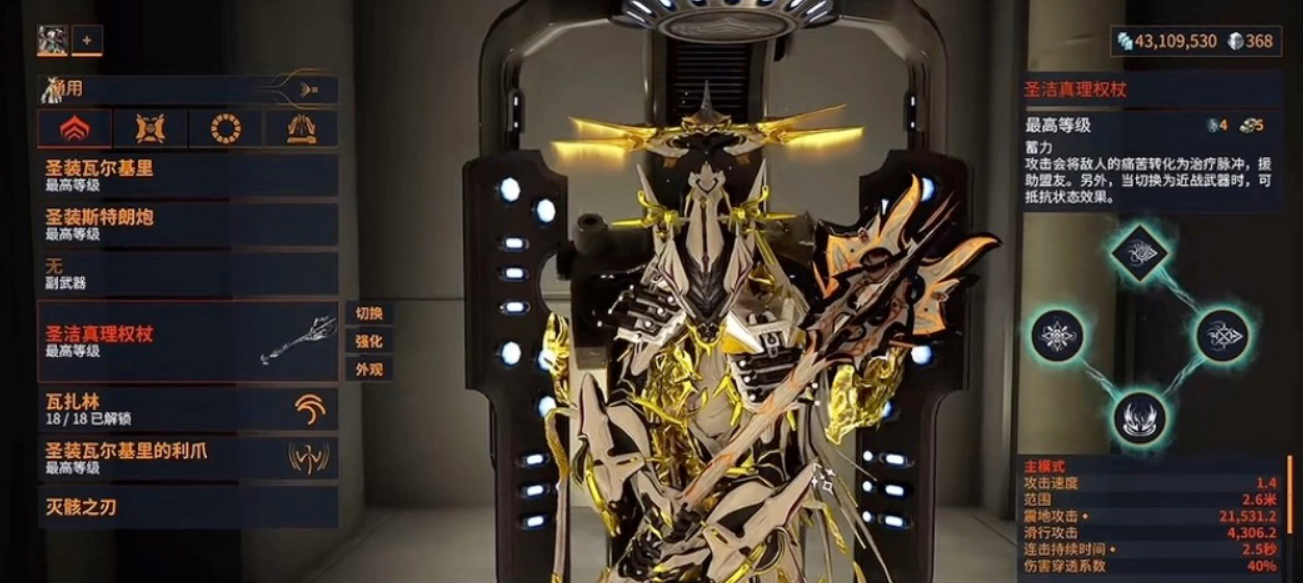The height and width of the screenshot is (583, 1303).
Task: Open the 强化 upgrade button
Action: point(369,341)
